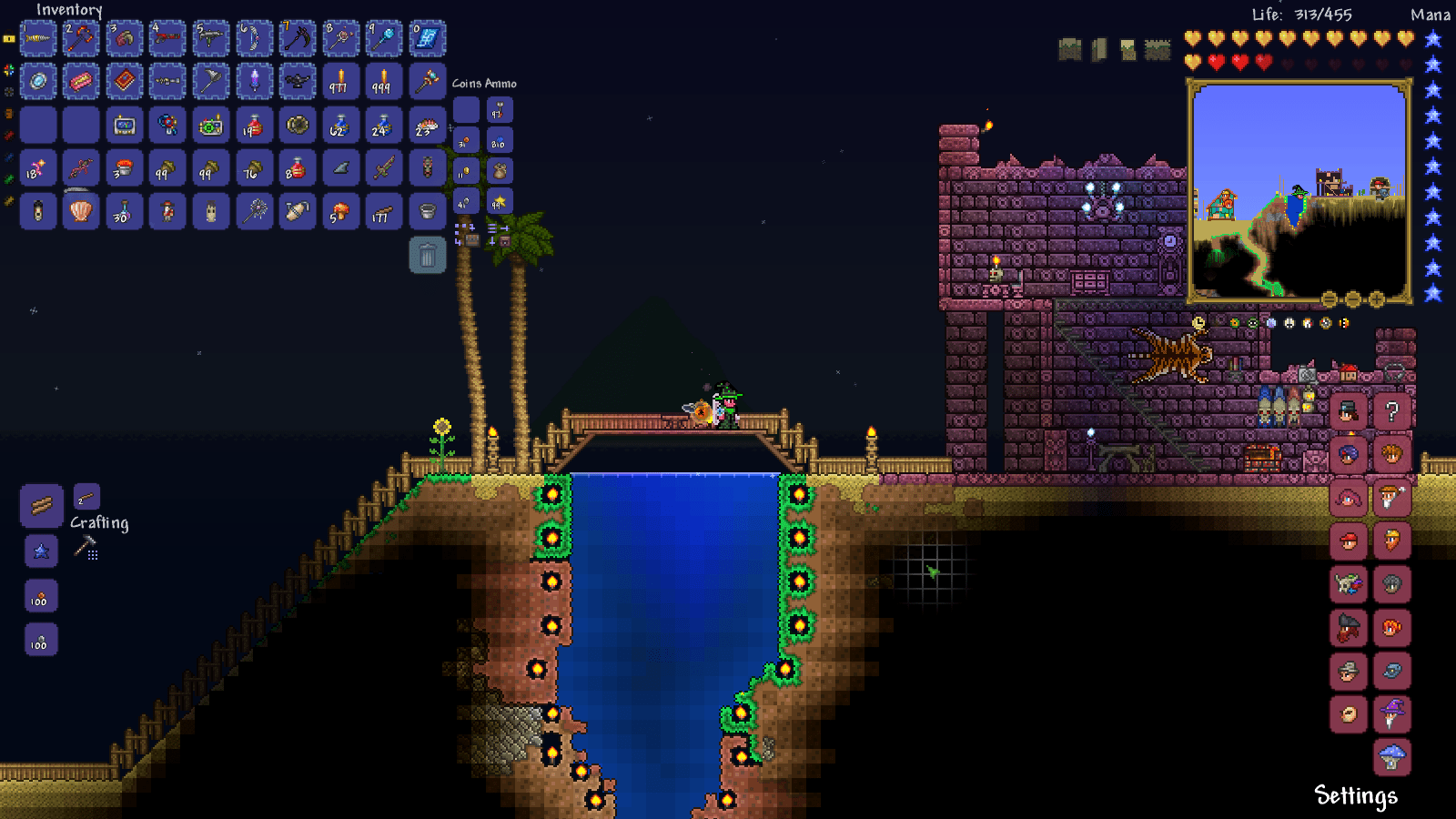Click the stack of 62 healing potions

pyautogui.click(x=339, y=126)
